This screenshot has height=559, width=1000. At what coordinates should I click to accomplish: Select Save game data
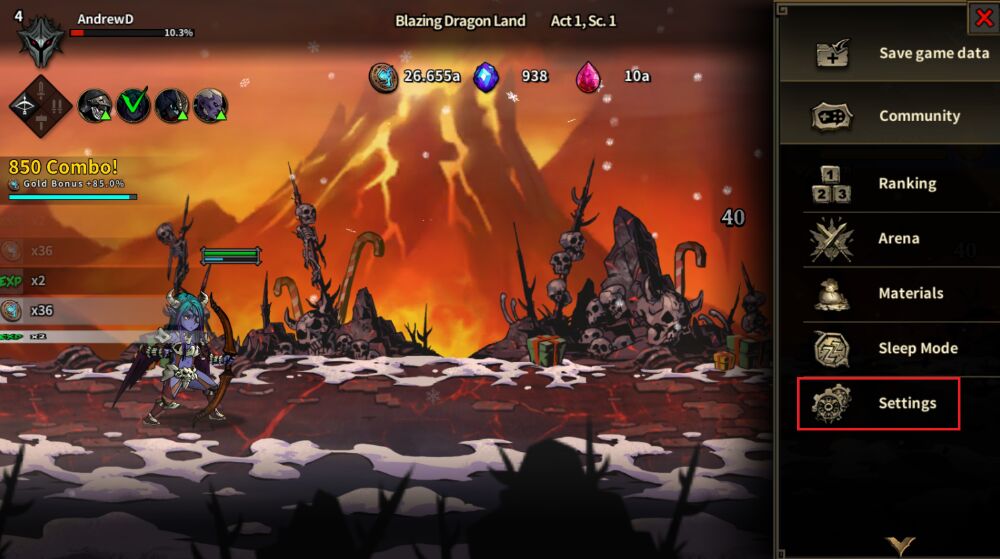click(x=889, y=53)
